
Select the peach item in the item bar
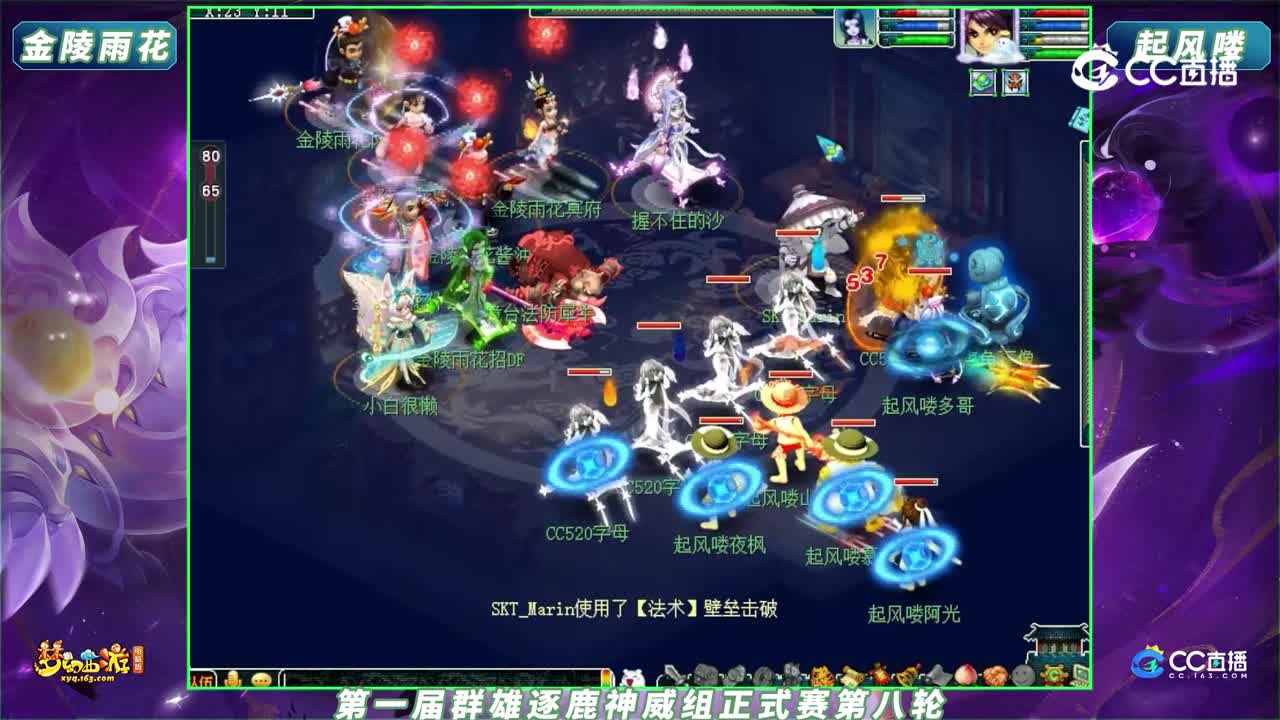tap(963, 673)
